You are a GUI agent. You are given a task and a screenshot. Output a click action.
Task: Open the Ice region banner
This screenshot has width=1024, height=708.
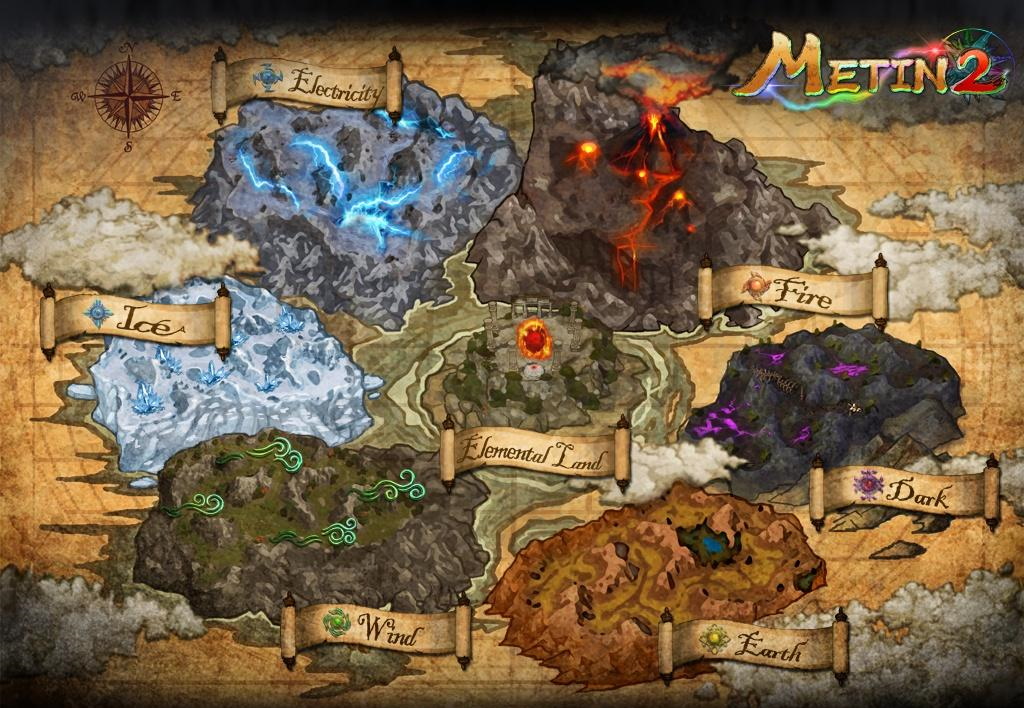point(136,320)
